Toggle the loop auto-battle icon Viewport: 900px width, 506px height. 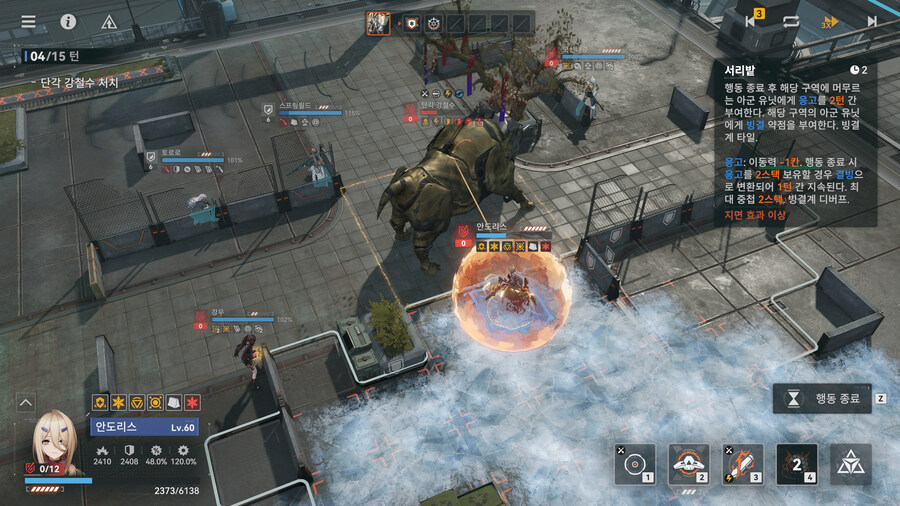[791, 21]
